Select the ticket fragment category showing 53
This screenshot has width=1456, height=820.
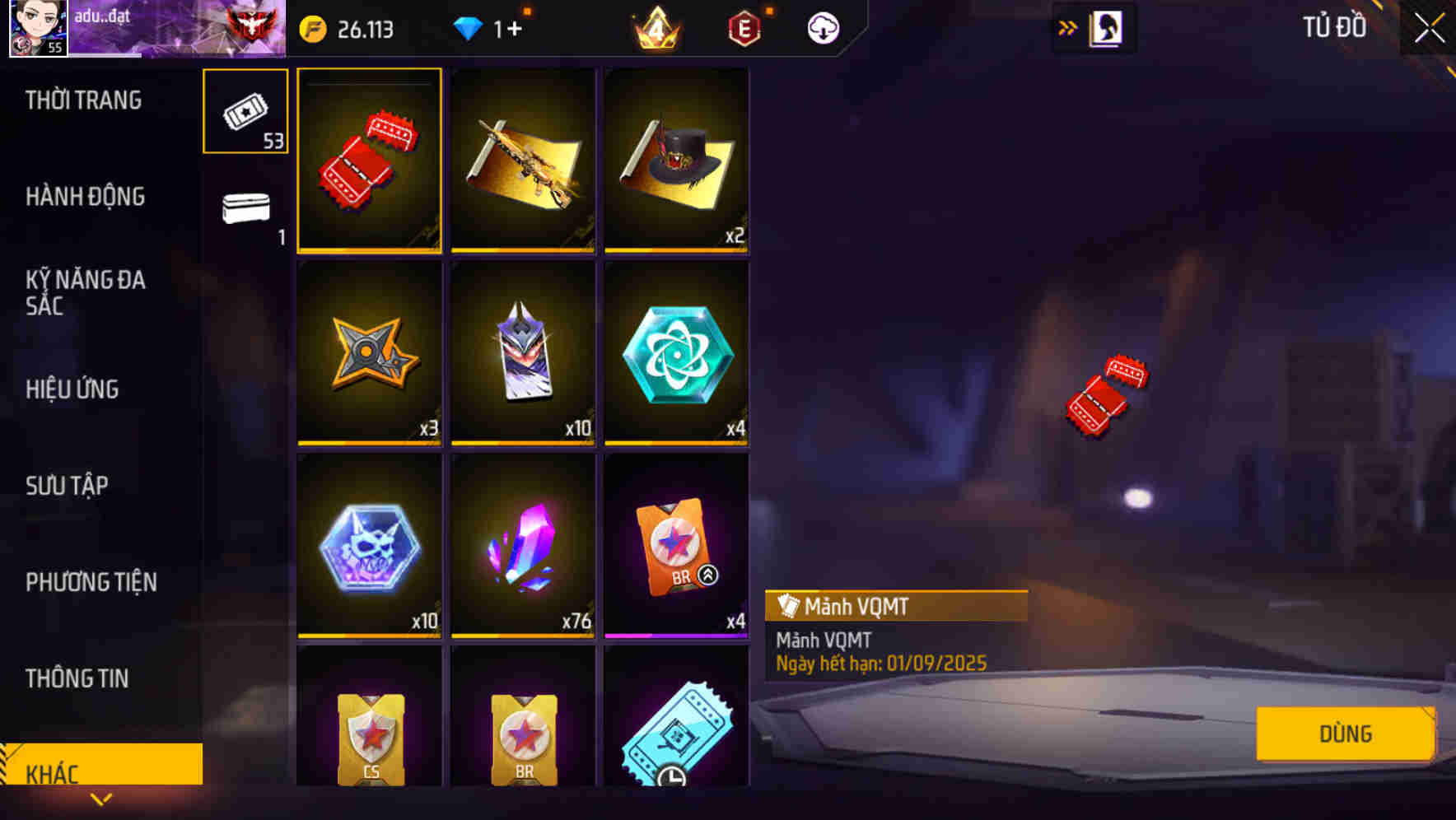pyautogui.click(x=245, y=111)
